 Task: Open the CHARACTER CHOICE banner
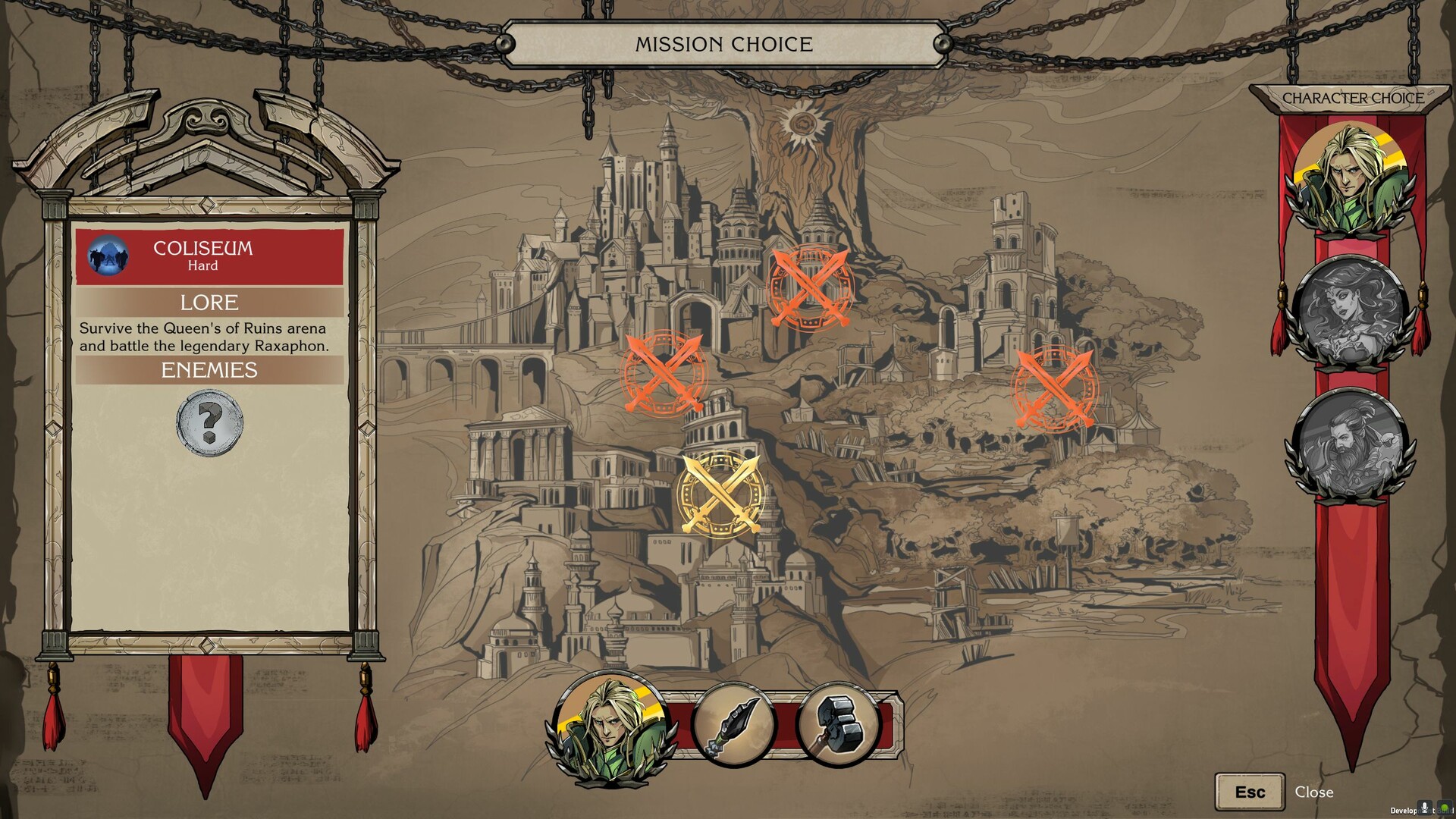click(x=1354, y=97)
